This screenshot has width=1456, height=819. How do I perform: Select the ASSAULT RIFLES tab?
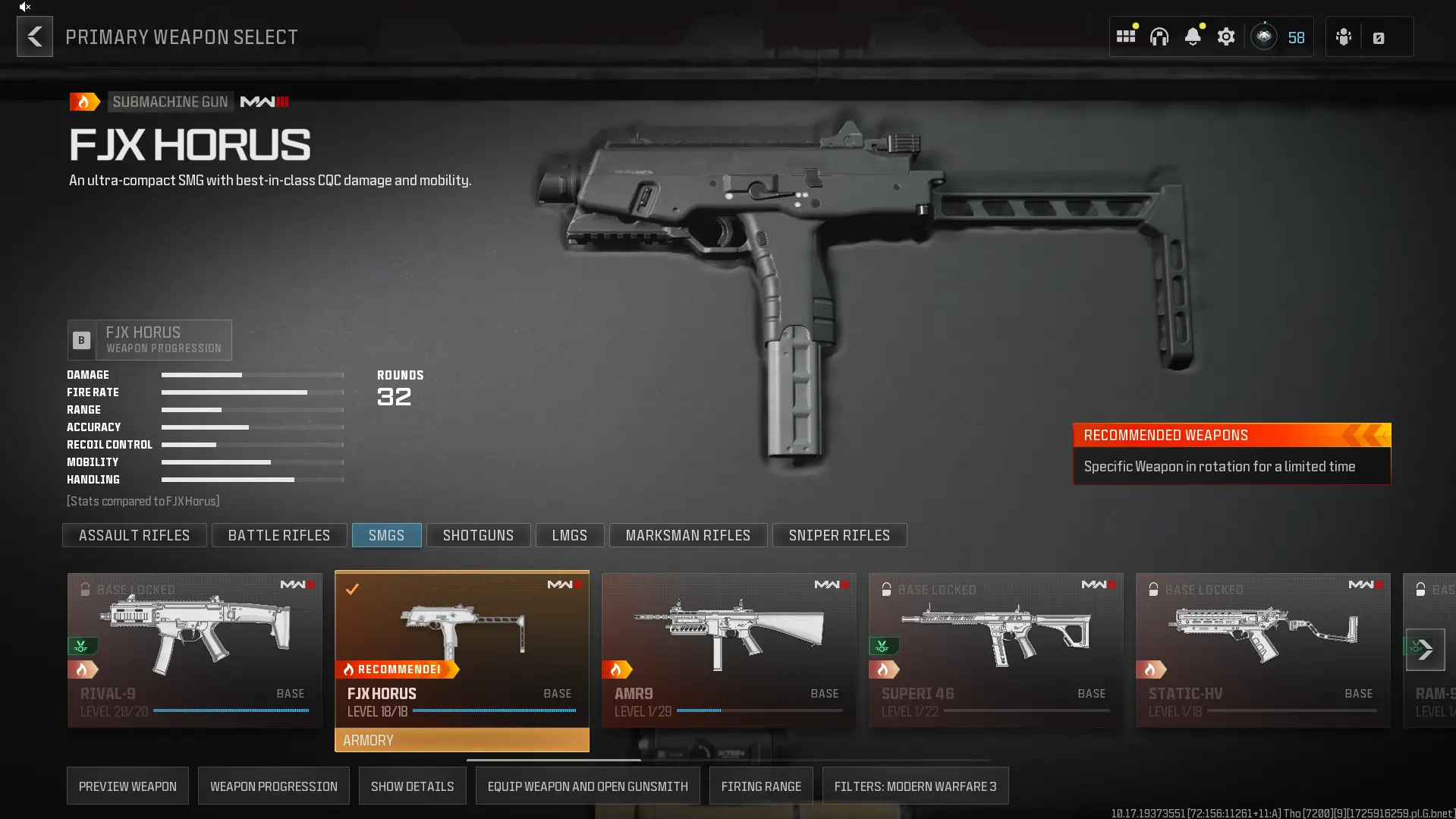click(134, 535)
